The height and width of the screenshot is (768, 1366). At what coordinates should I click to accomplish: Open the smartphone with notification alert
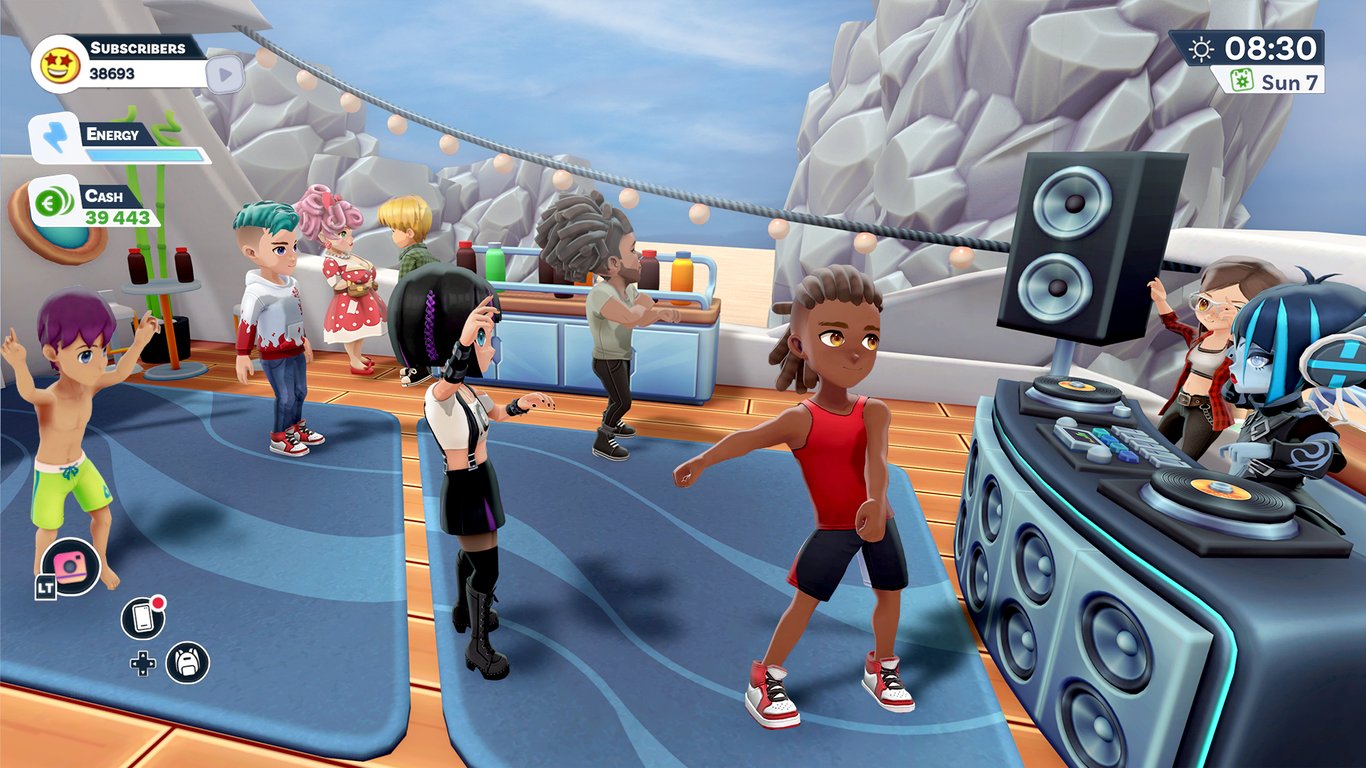pyautogui.click(x=144, y=618)
